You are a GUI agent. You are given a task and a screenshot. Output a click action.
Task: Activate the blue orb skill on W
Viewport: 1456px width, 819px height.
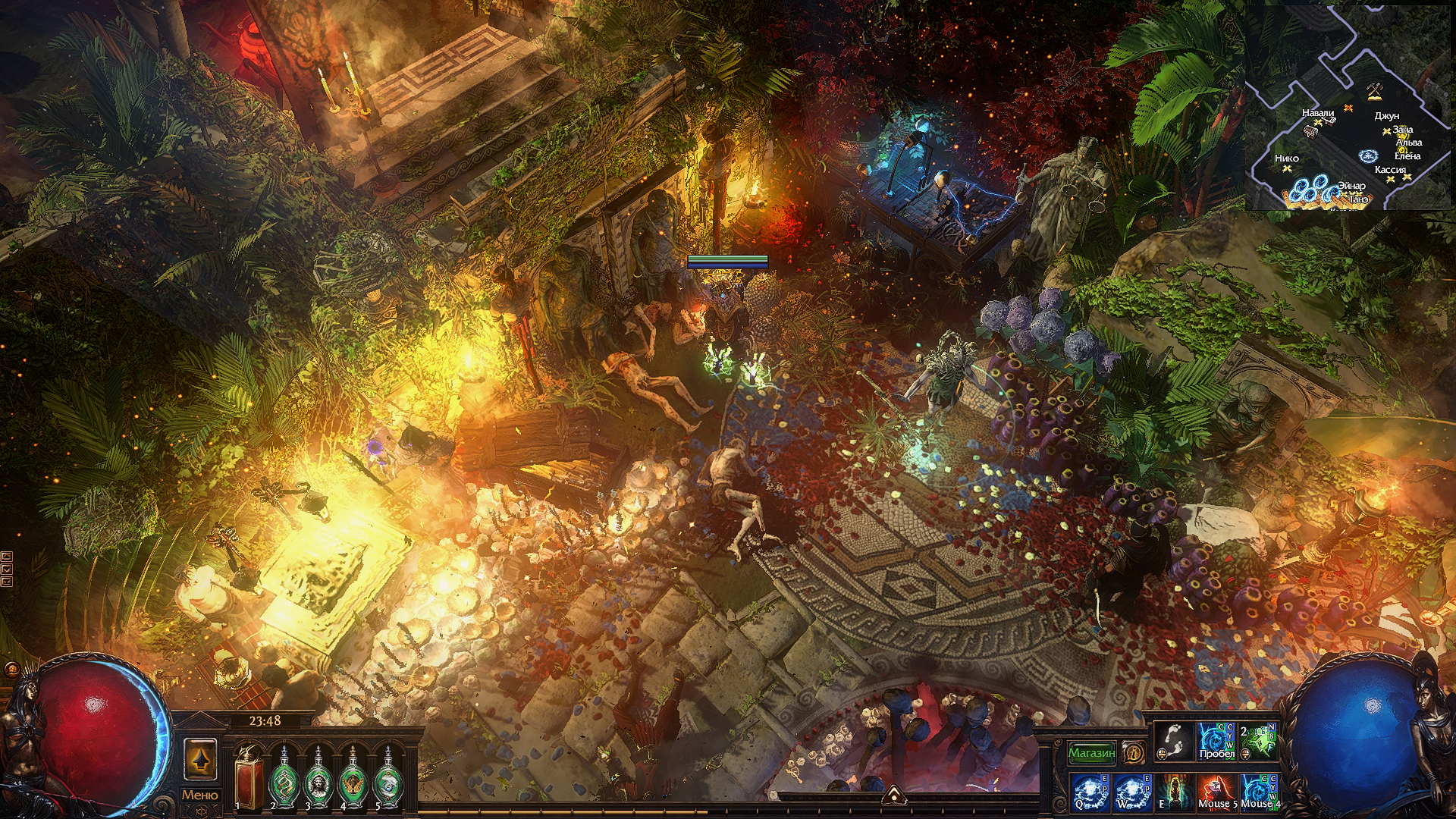coord(1131,792)
